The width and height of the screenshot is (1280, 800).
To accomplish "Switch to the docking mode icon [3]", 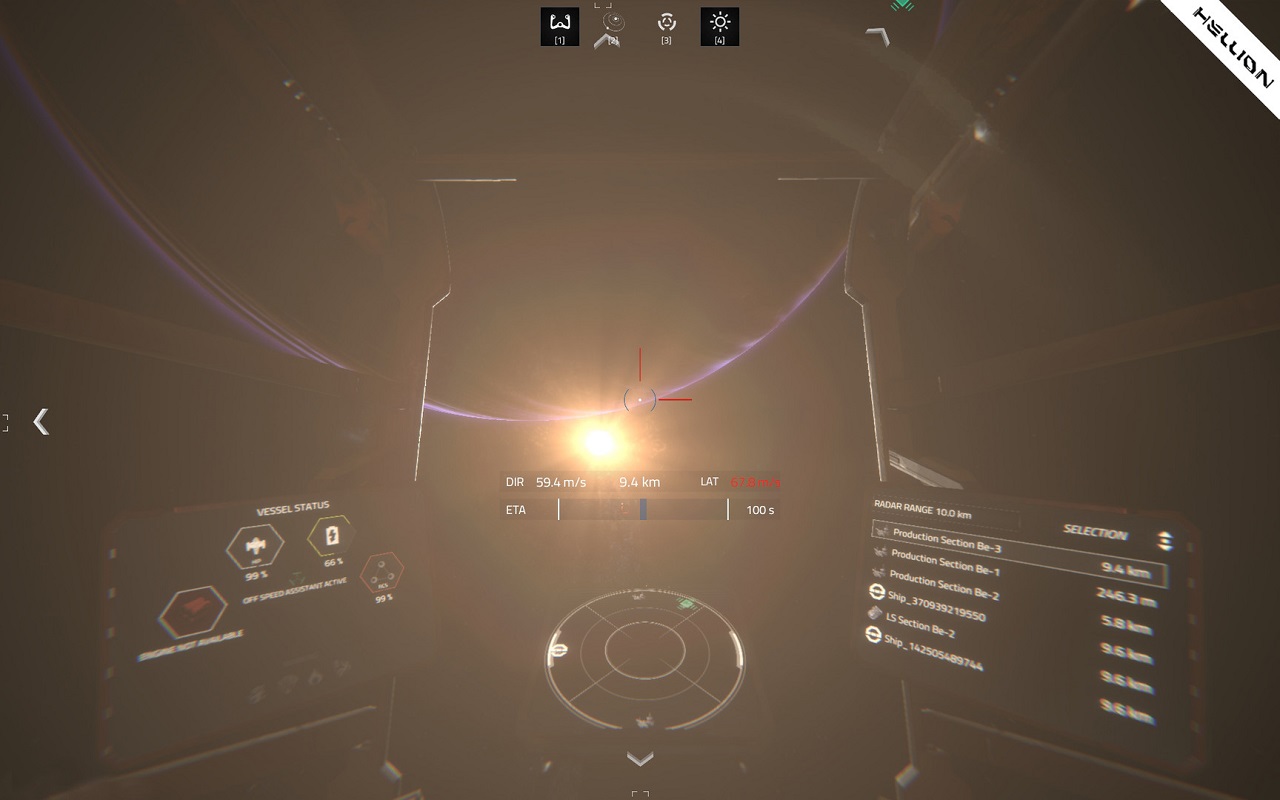I will coord(666,26).
